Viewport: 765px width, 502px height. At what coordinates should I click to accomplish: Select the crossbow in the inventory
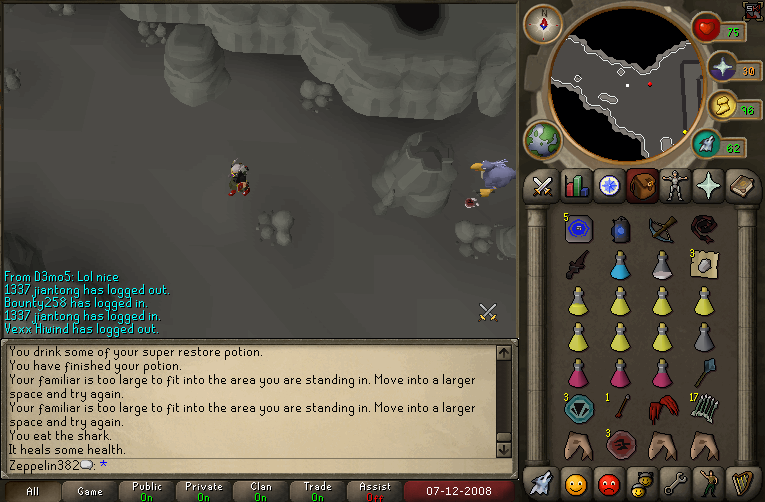662,230
